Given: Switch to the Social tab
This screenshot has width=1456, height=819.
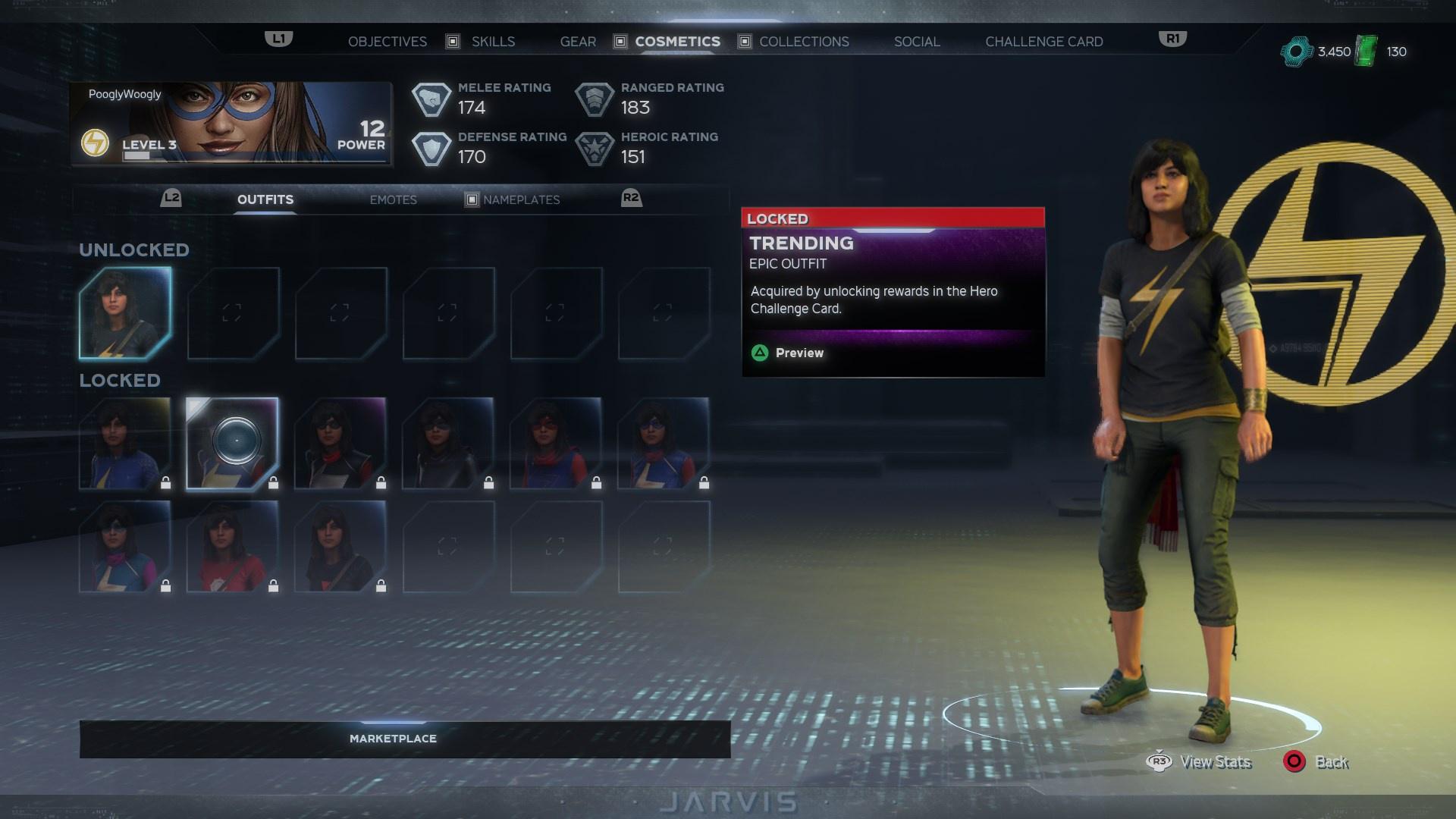Looking at the screenshot, I should [x=917, y=42].
